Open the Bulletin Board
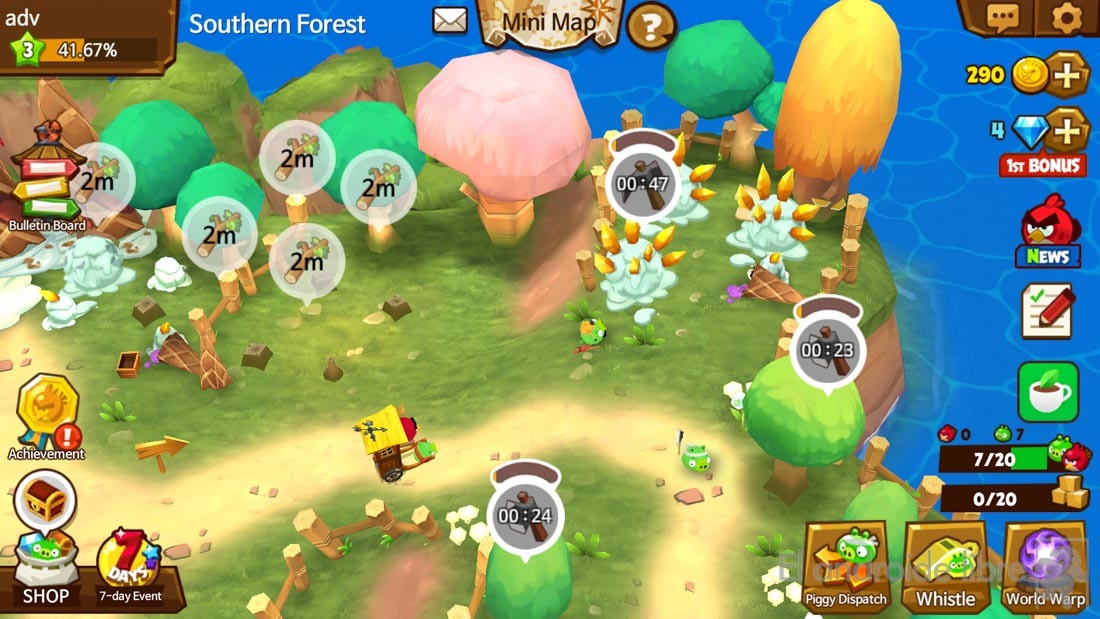1100x619 pixels. [46, 178]
